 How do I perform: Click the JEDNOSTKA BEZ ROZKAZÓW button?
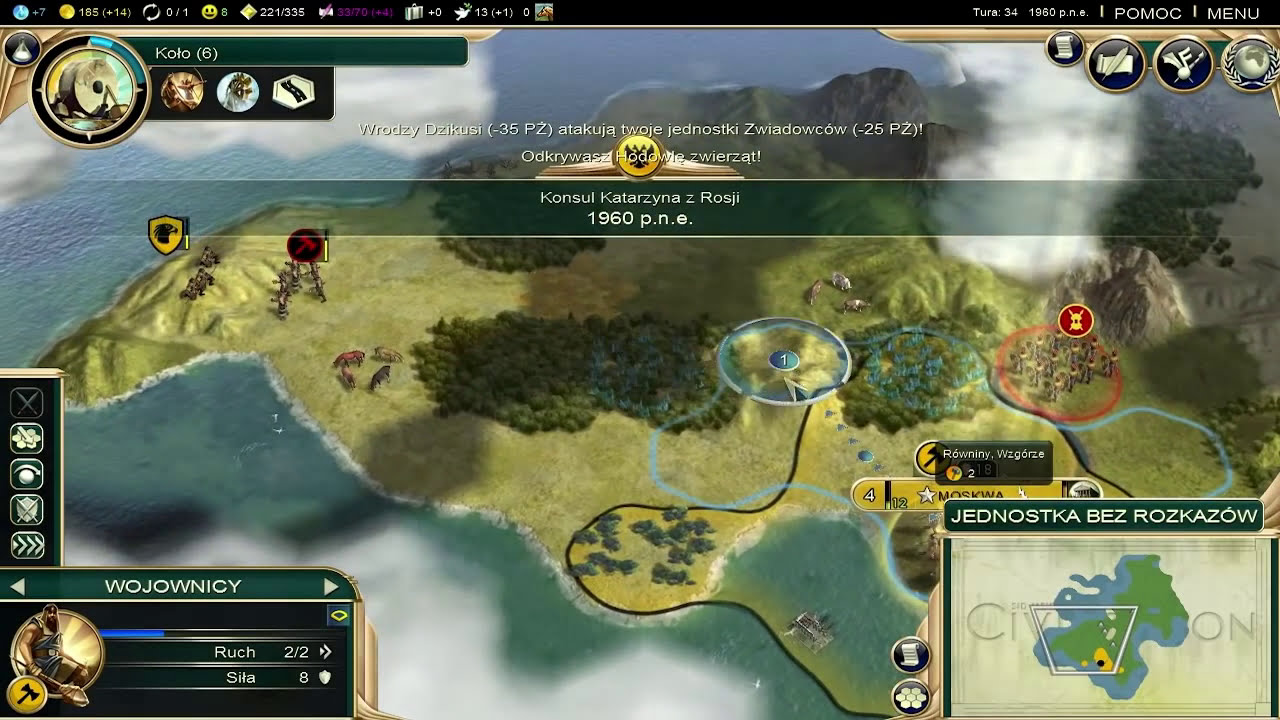1103,516
